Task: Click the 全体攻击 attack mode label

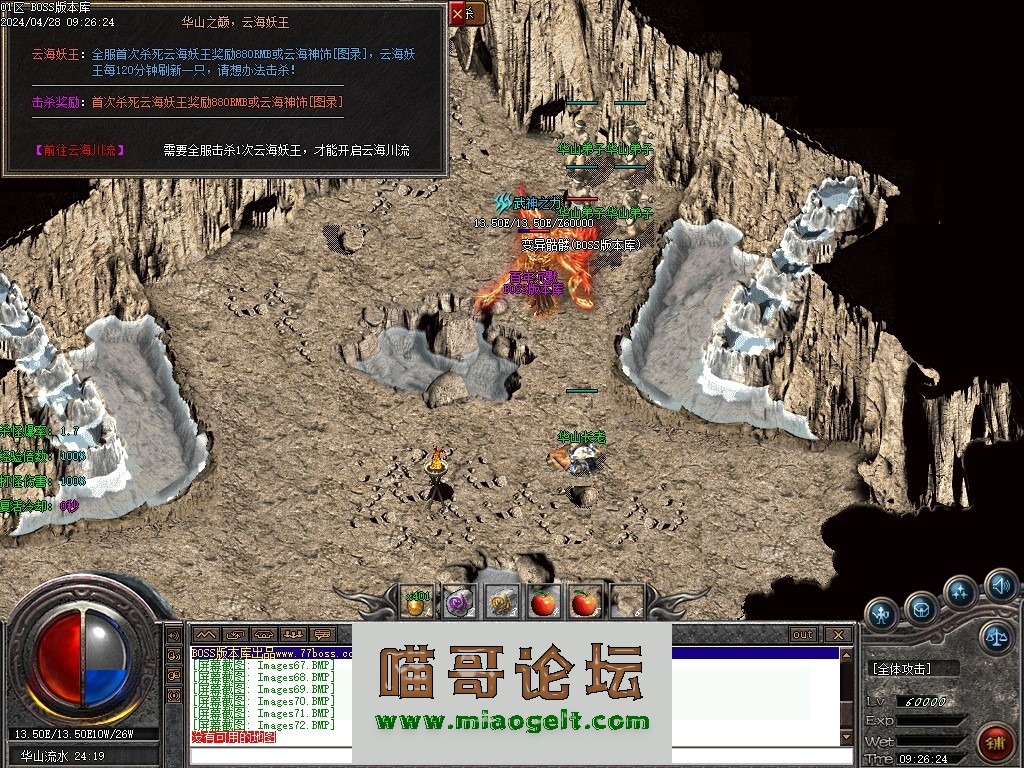Action: point(902,668)
